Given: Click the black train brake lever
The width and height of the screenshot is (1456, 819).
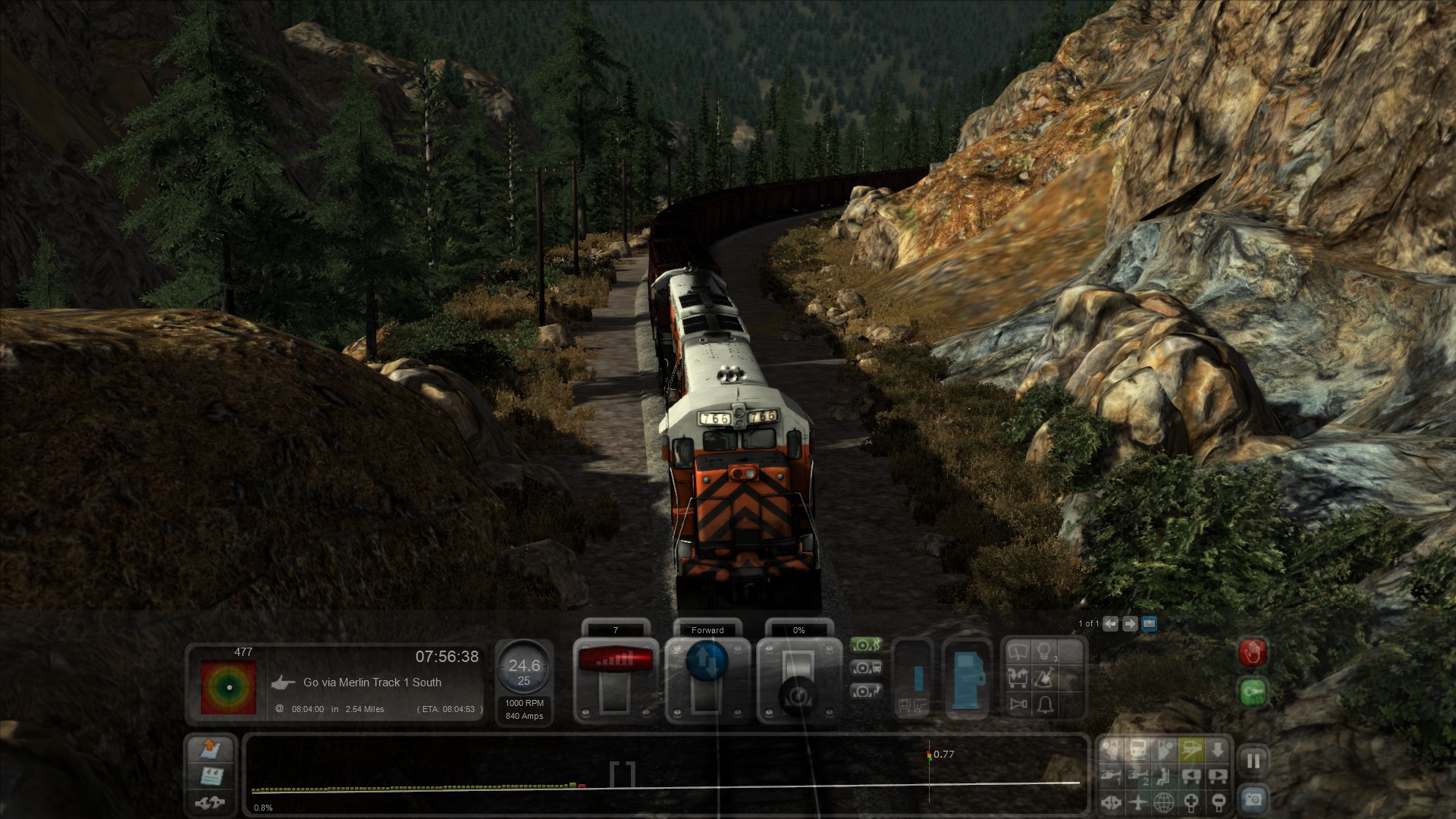Looking at the screenshot, I should point(799,694).
